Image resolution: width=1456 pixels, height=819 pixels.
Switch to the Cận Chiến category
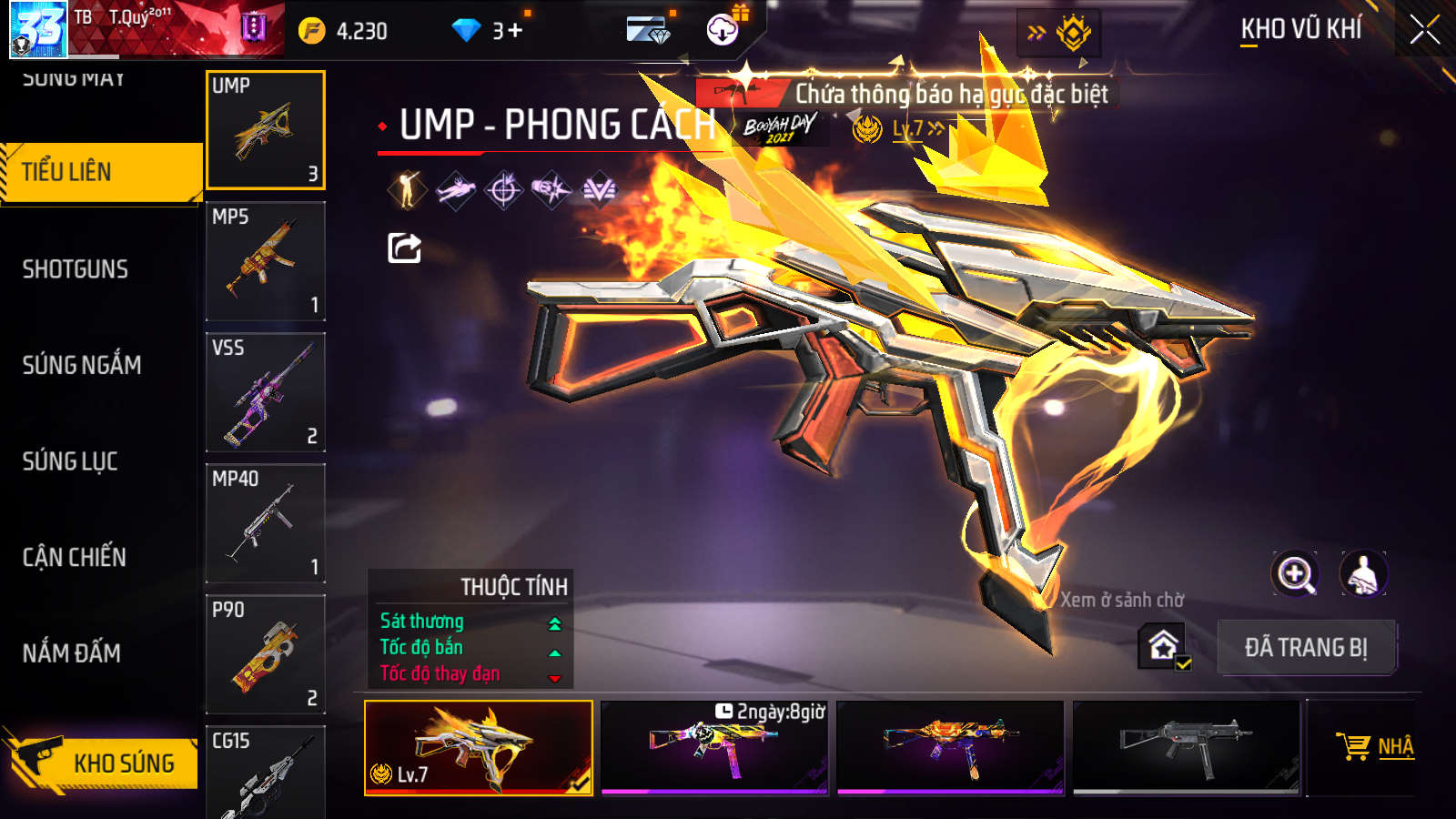[75, 557]
